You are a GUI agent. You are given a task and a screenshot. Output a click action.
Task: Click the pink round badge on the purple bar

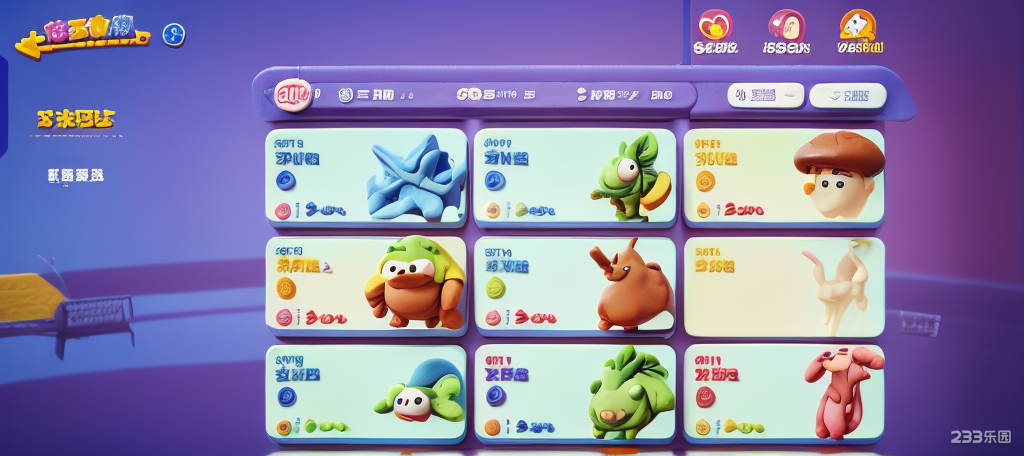(x=293, y=95)
